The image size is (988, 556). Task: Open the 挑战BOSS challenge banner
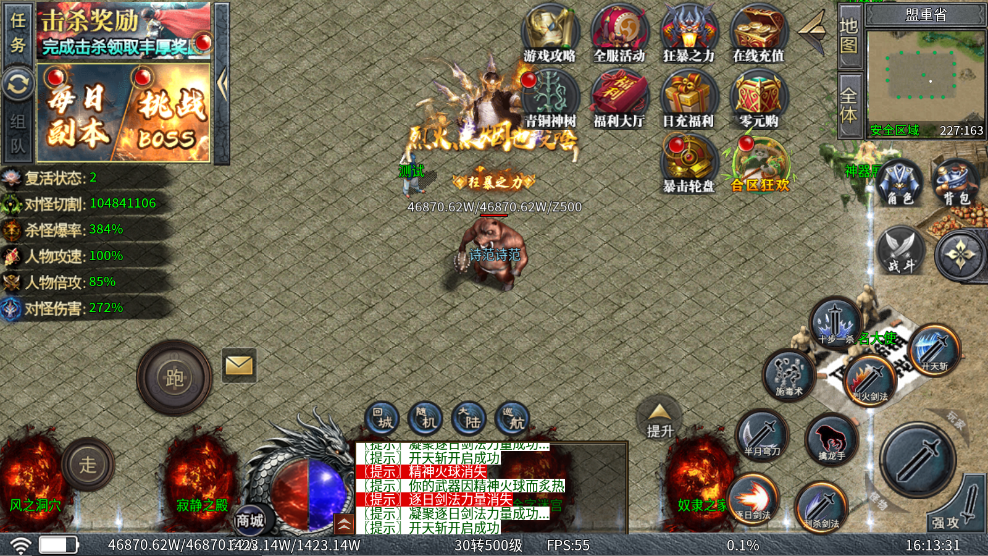pyautogui.click(x=166, y=112)
